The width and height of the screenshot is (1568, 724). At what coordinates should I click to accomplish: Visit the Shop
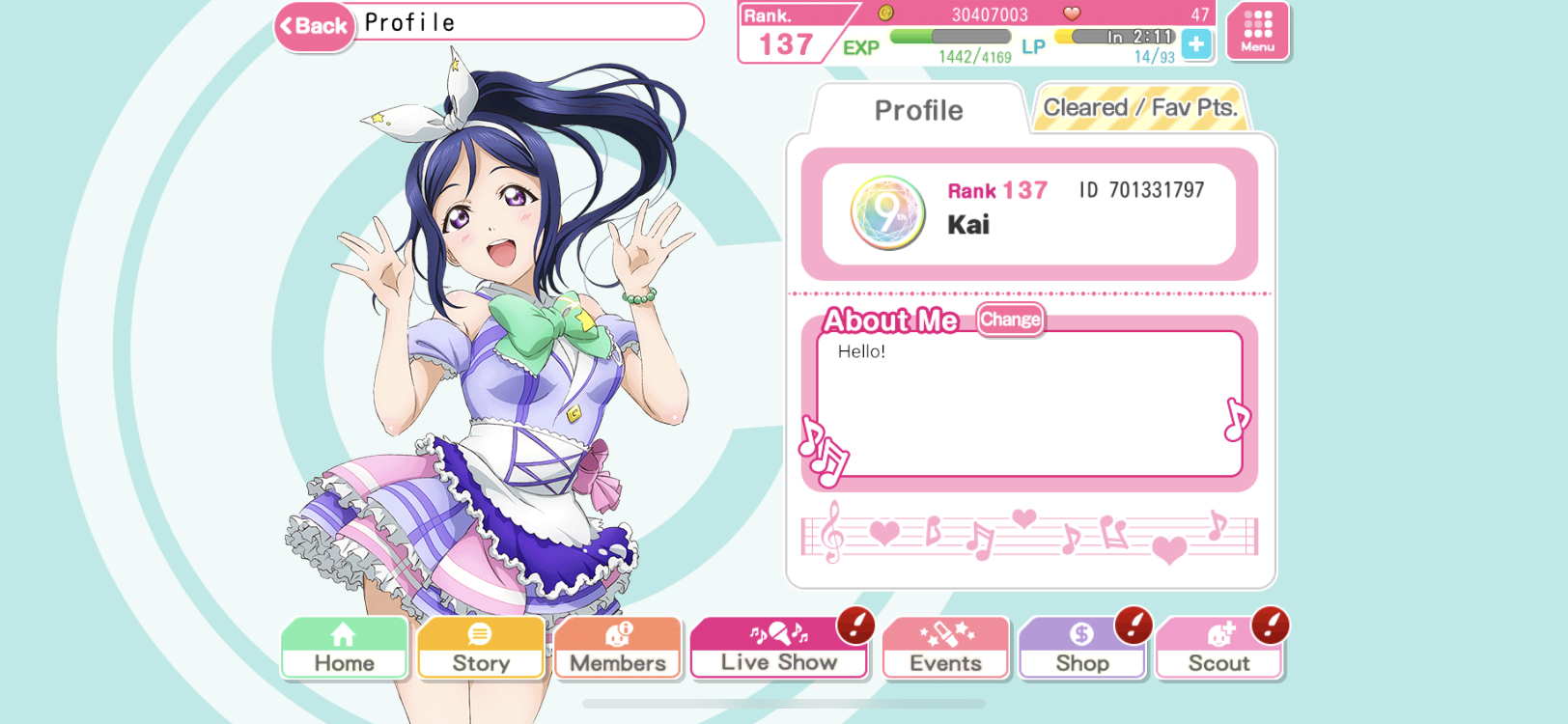tap(1081, 649)
